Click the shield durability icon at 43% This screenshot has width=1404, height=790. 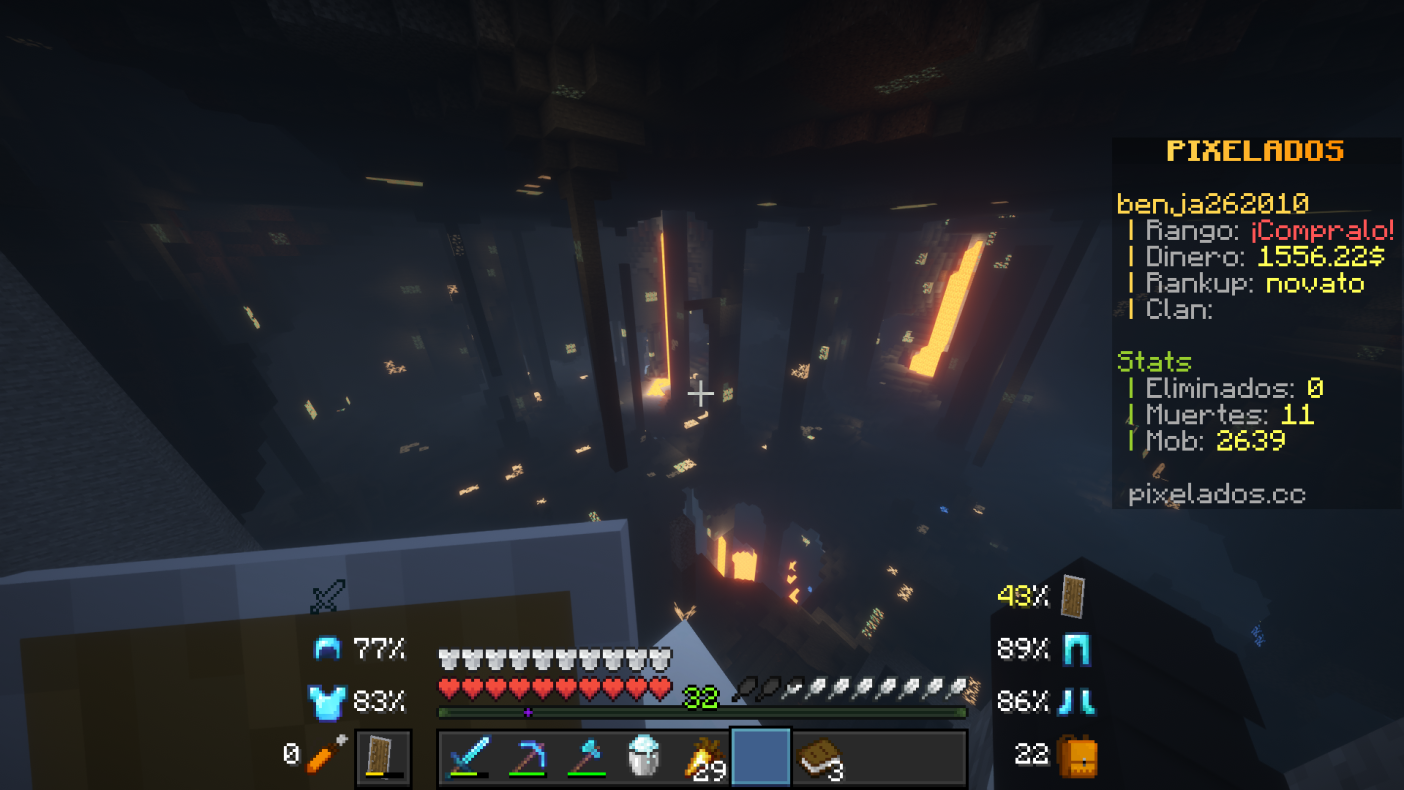pos(1072,596)
